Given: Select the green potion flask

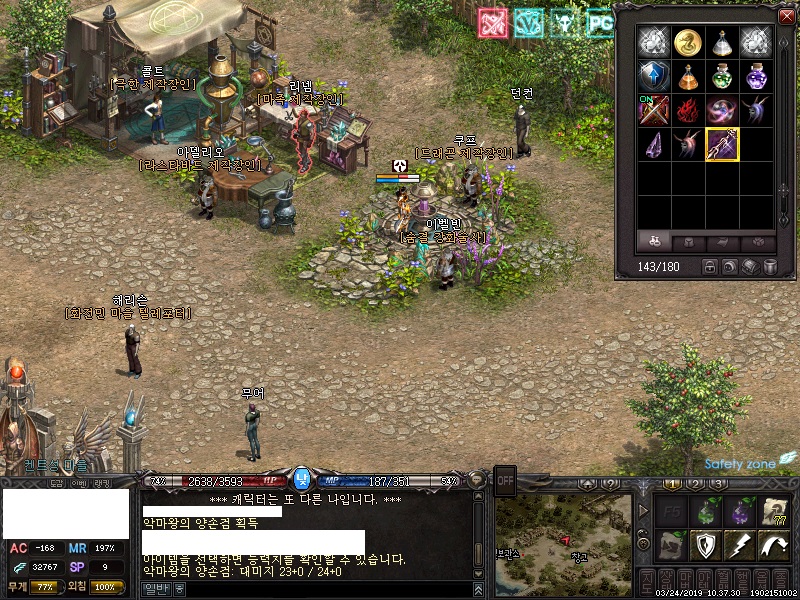Looking at the screenshot, I should (x=721, y=76).
